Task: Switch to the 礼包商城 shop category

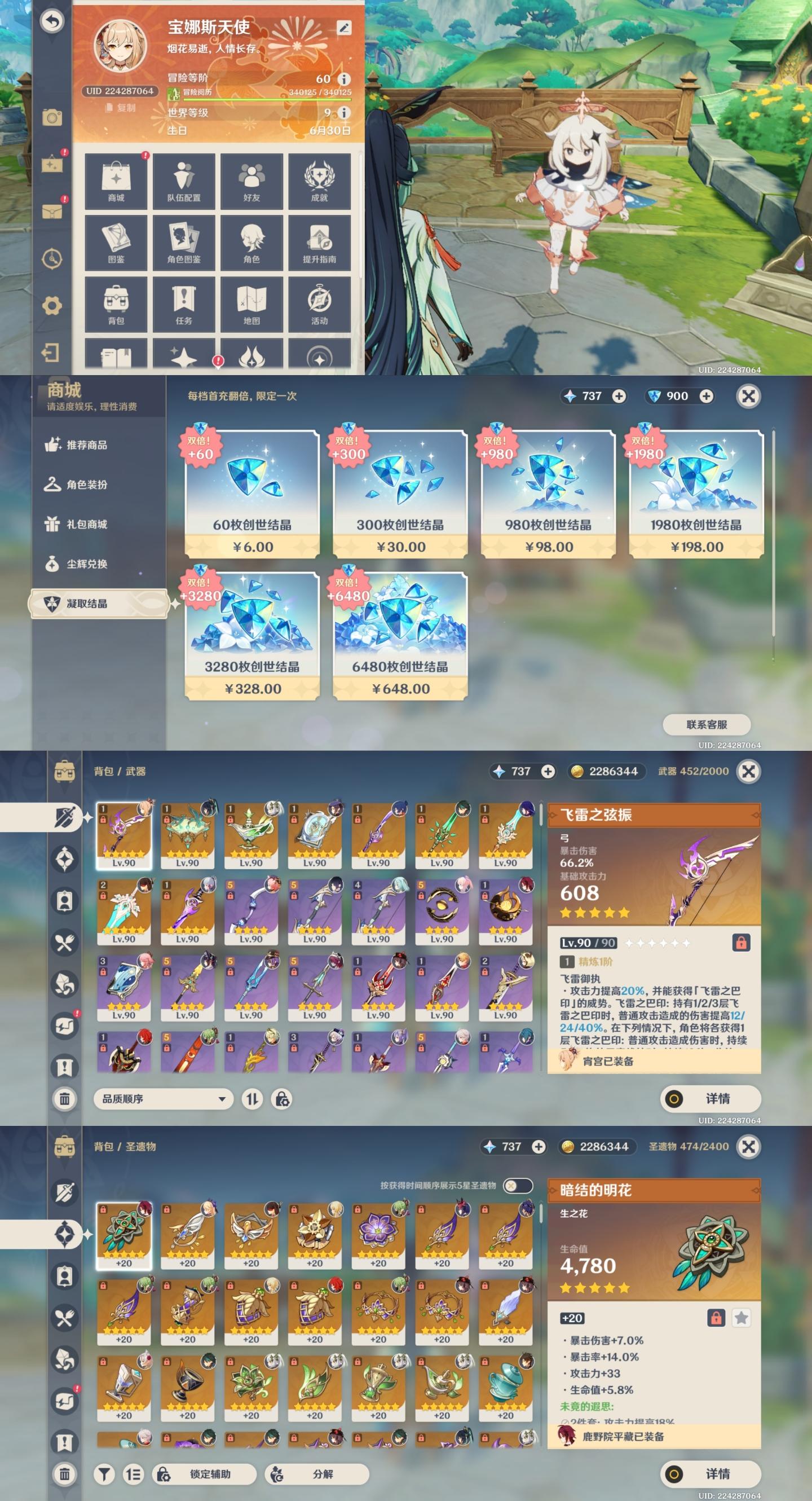Action: 86,525
